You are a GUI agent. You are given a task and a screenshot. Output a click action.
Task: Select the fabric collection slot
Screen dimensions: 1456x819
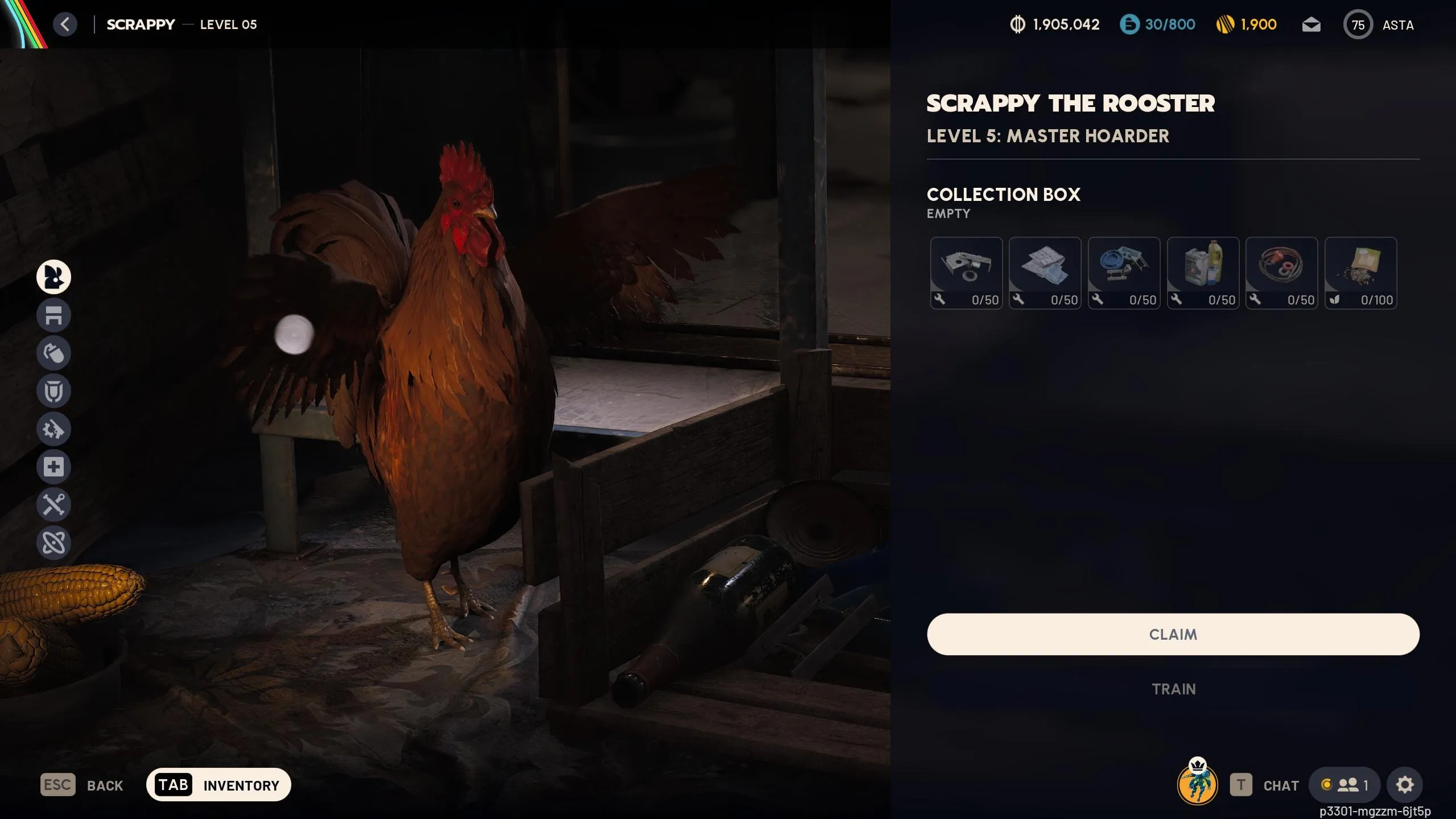click(1045, 273)
